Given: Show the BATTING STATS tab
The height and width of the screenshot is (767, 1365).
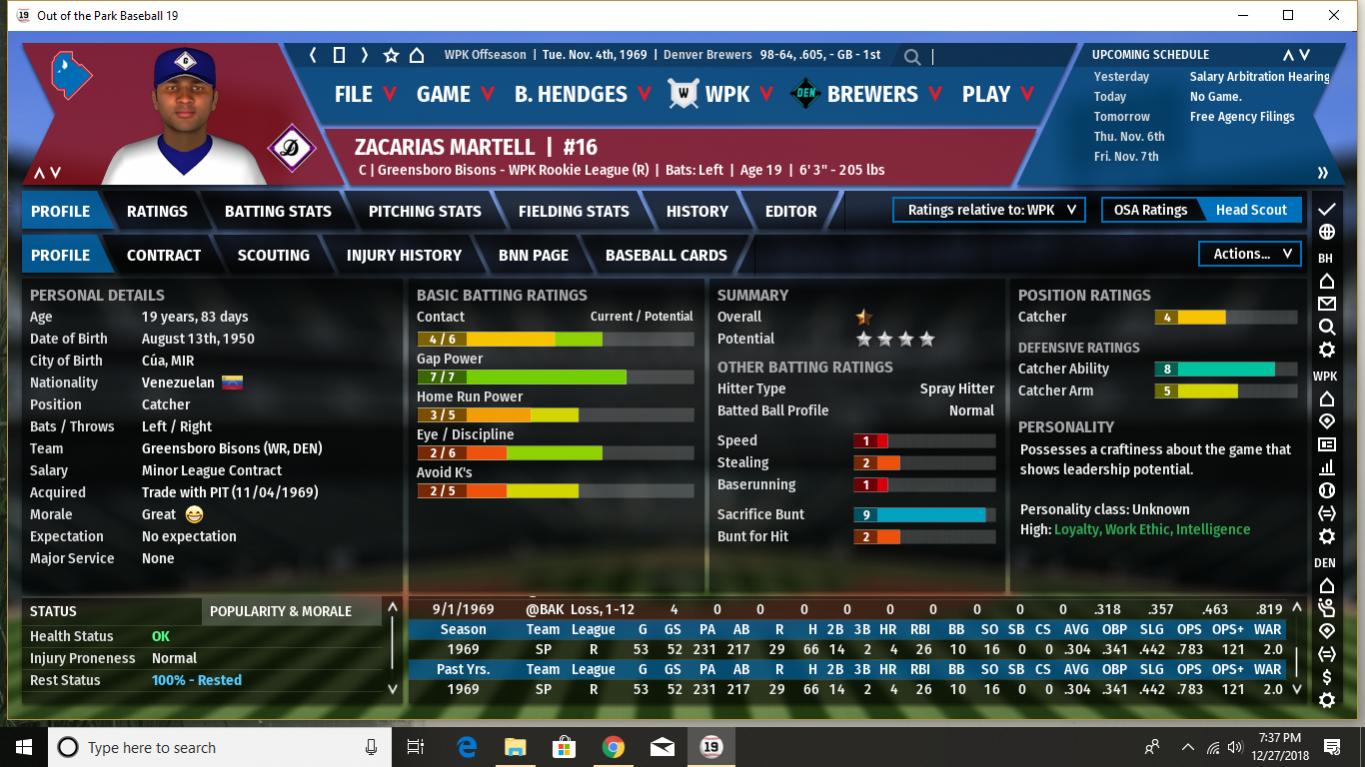Looking at the screenshot, I should (278, 211).
